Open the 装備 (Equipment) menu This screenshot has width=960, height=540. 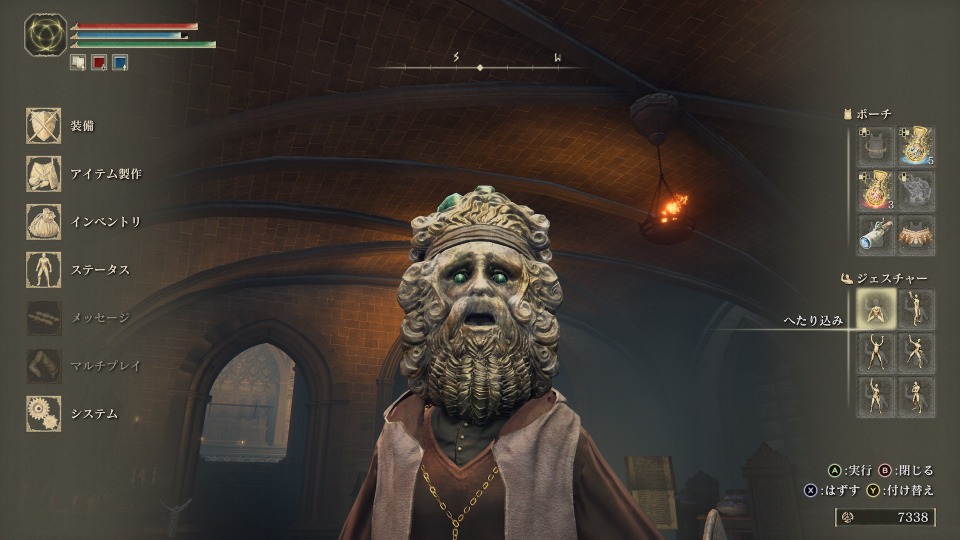coord(45,126)
